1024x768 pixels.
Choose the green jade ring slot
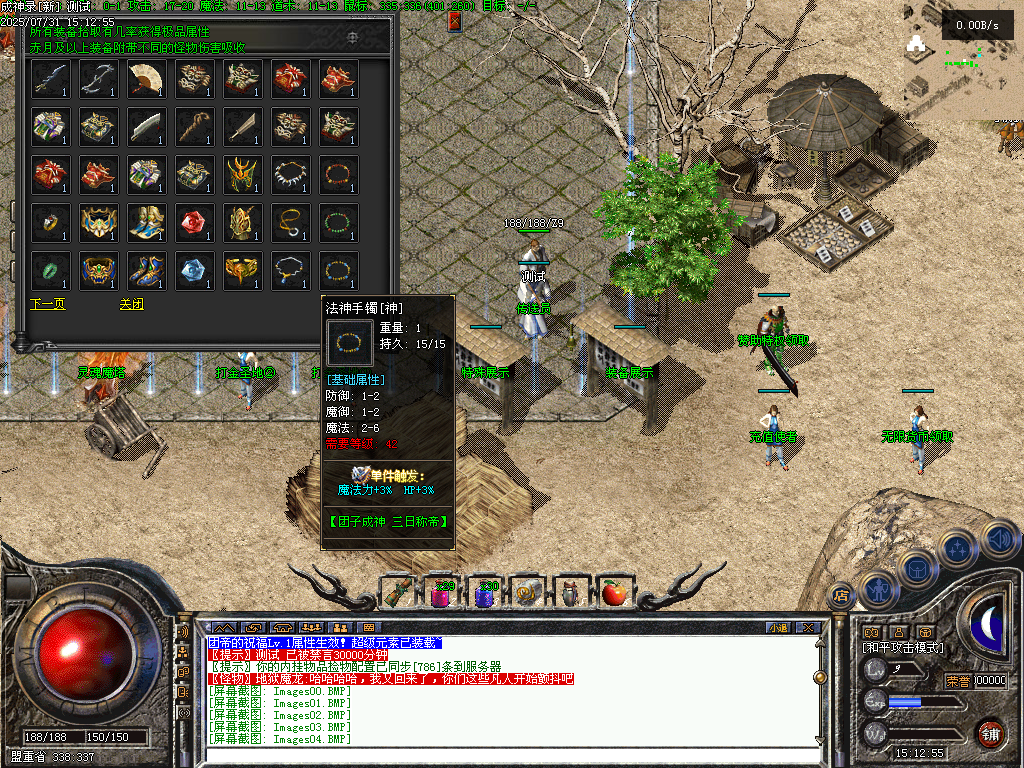tap(51, 270)
